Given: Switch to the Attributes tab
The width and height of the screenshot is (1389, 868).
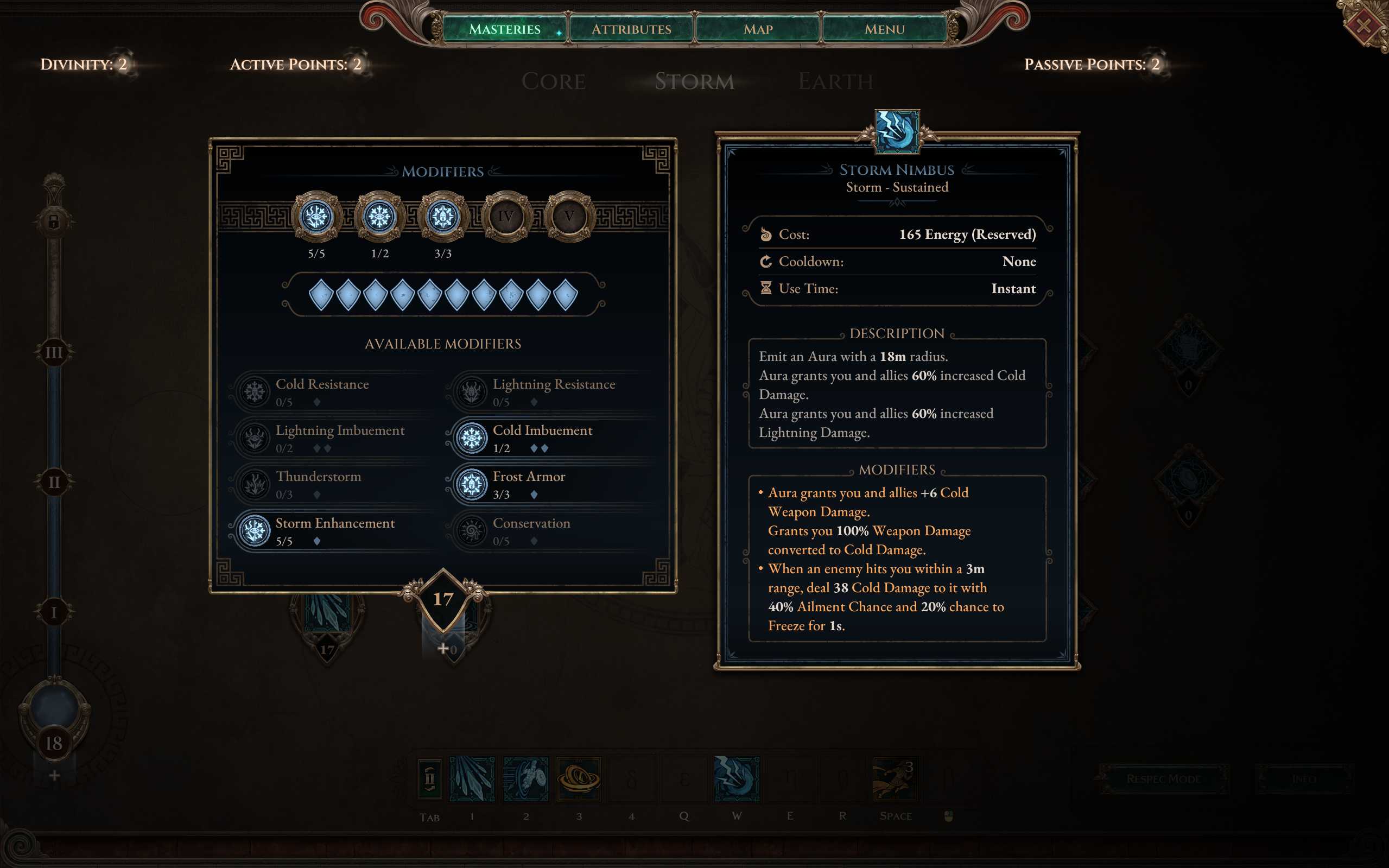Looking at the screenshot, I should [x=631, y=29].
